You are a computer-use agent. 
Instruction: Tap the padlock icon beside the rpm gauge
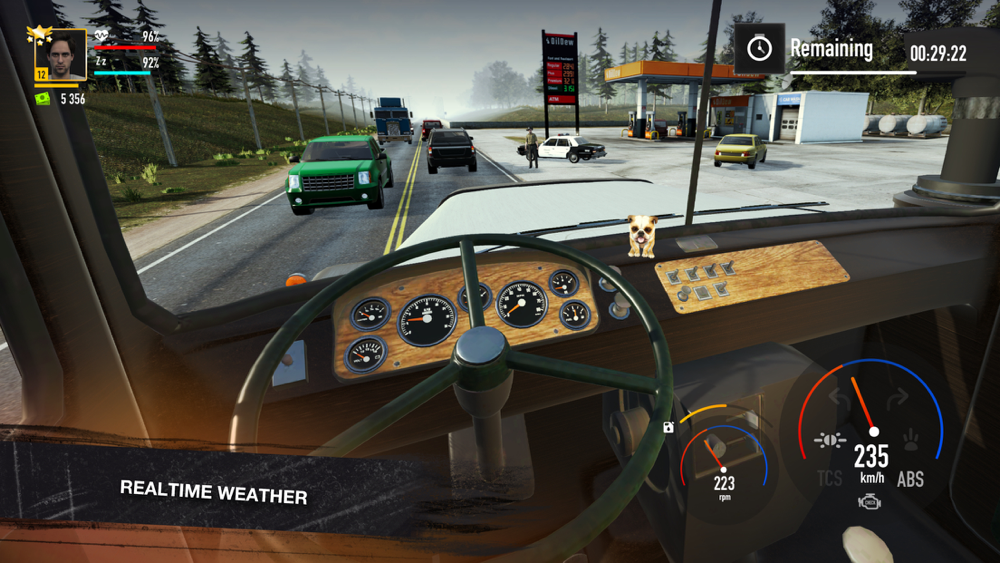[669, 427]
